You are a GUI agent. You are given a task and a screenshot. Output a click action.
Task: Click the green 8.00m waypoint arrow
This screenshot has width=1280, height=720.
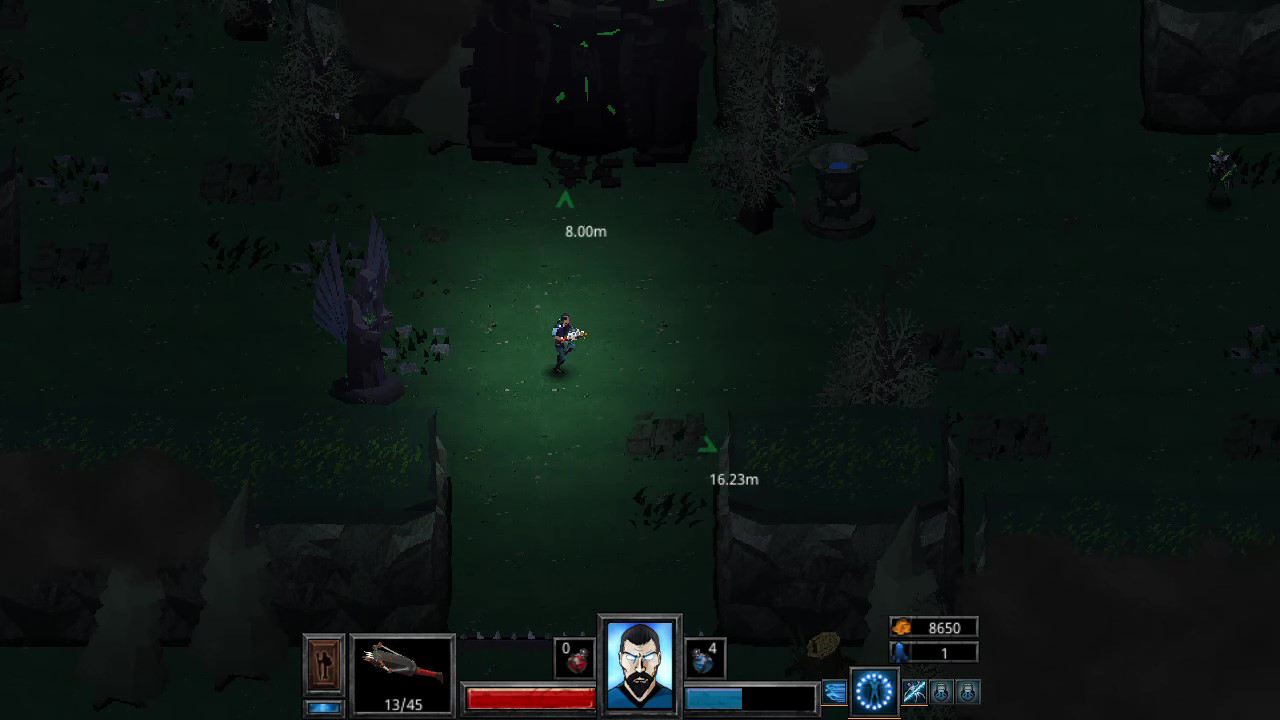(x=564, y=199)
